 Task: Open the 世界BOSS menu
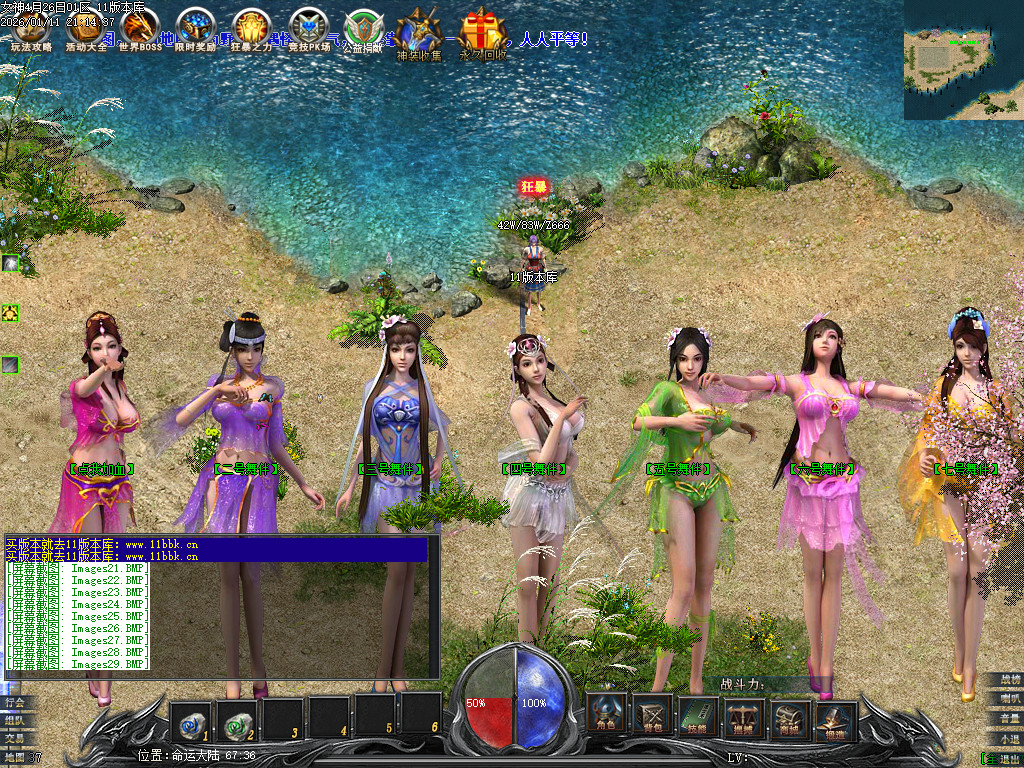click(x=140, y=30)
